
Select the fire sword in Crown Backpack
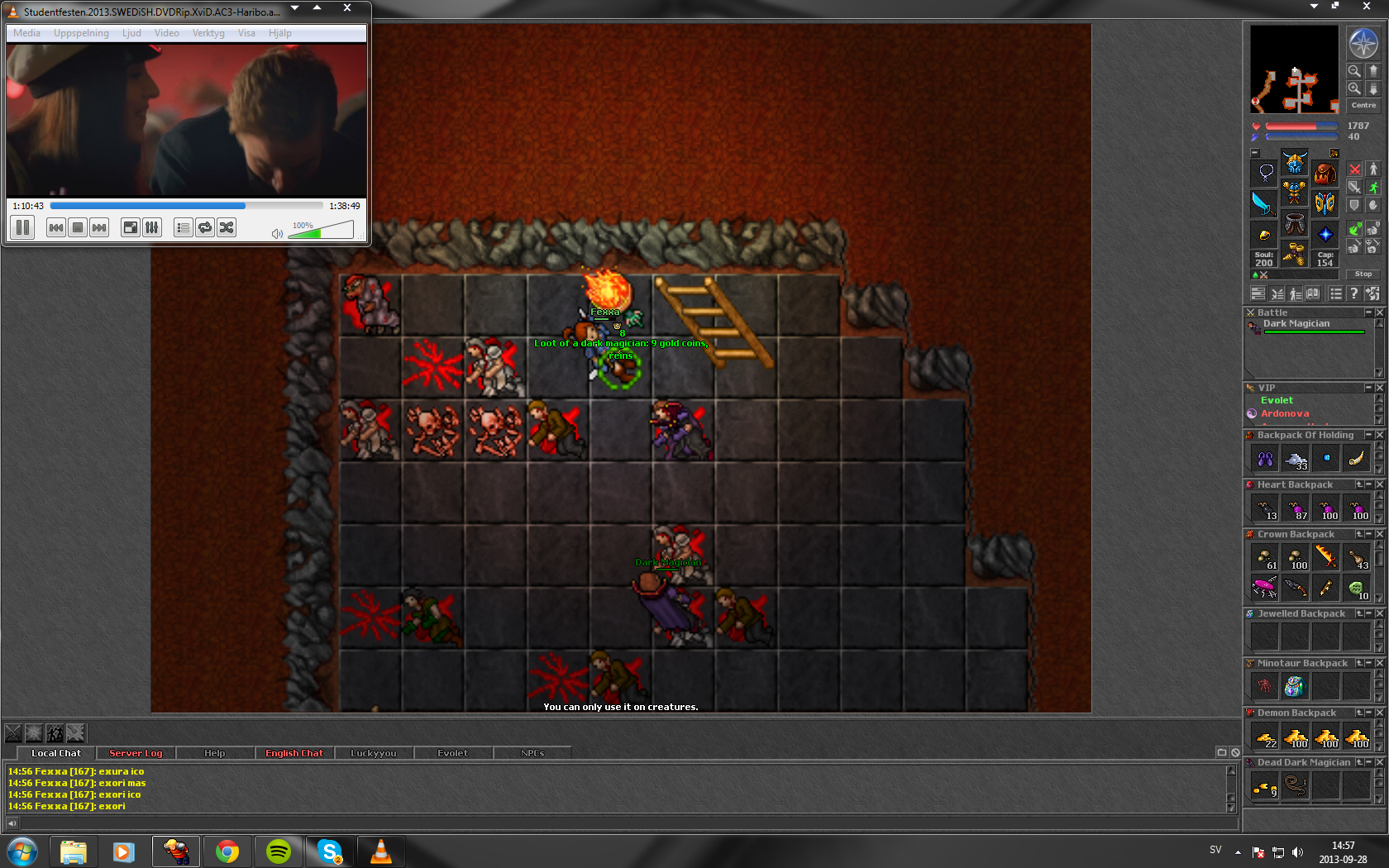[1325, 556]
